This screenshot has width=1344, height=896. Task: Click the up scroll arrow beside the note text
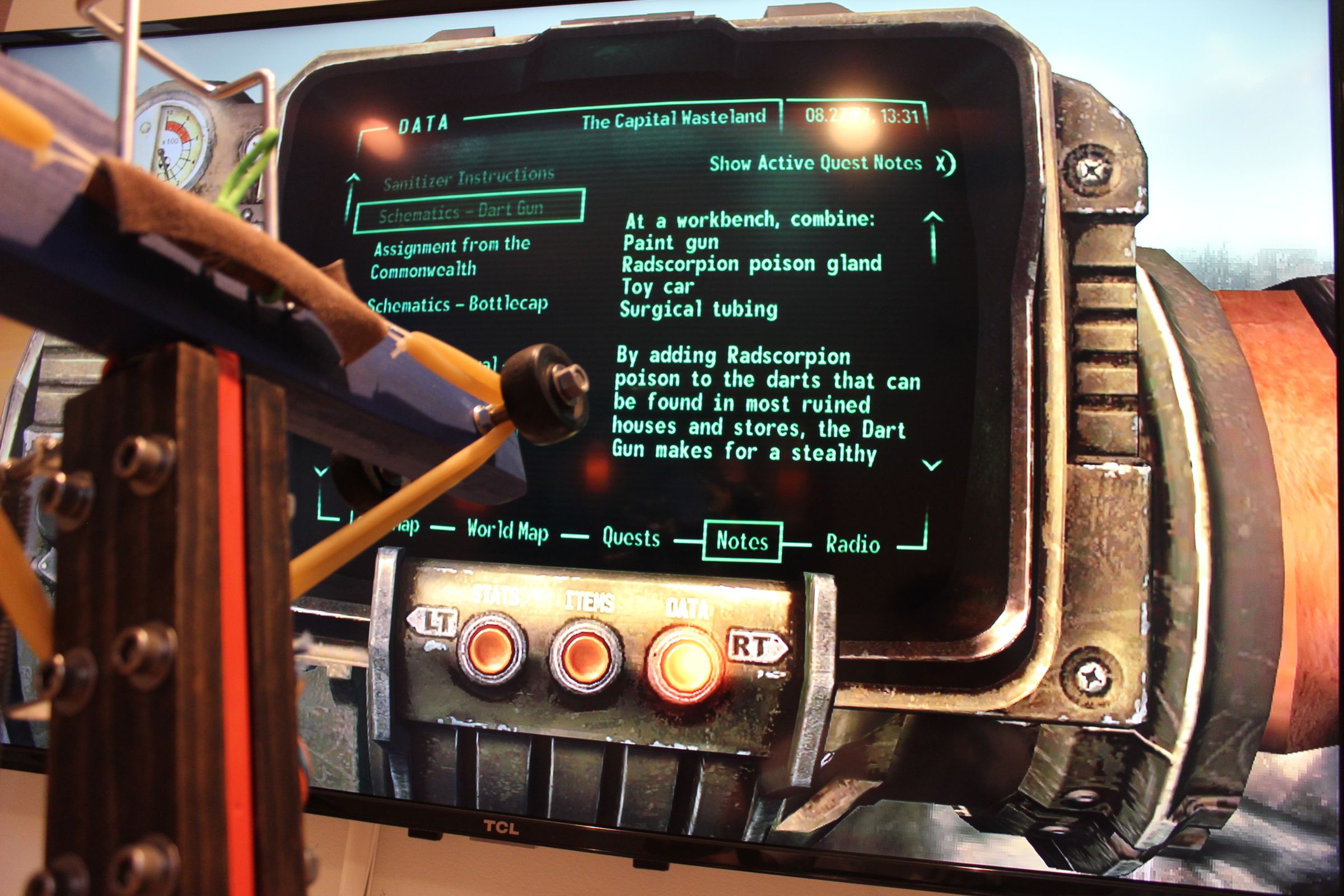tap(934, 236)
